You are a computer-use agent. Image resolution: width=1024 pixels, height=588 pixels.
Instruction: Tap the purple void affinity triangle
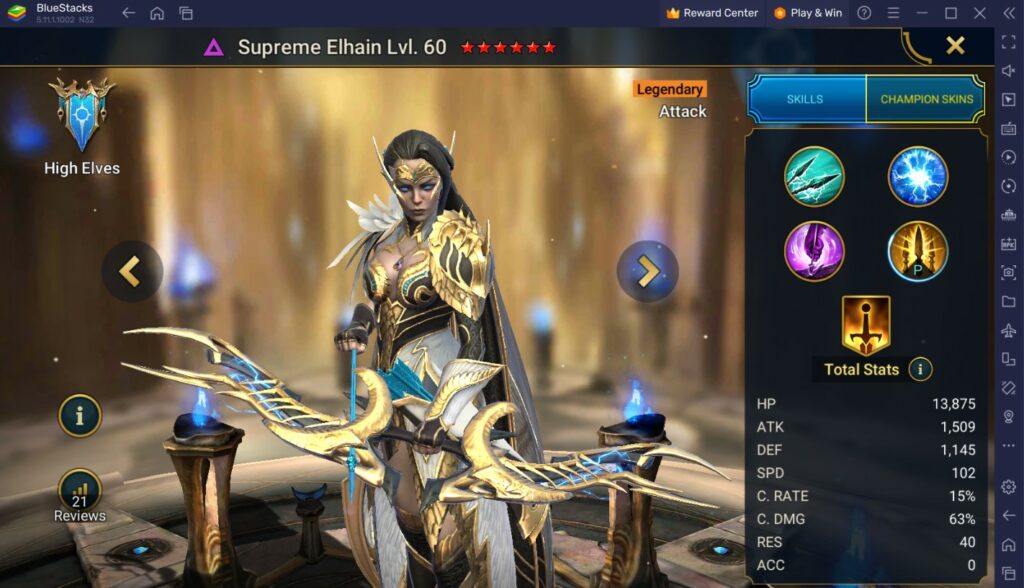pos(214,47)
